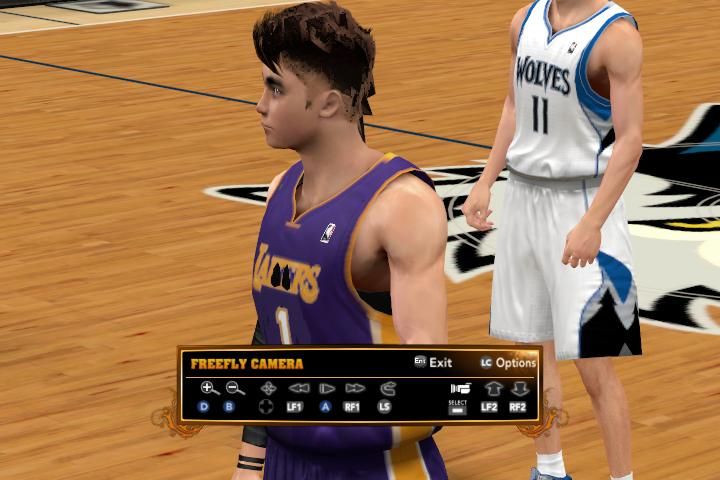This screenshot has height=480, width=720.
Task: Zoom out with the magnifier minus icon
Action: tap(234, 388)
